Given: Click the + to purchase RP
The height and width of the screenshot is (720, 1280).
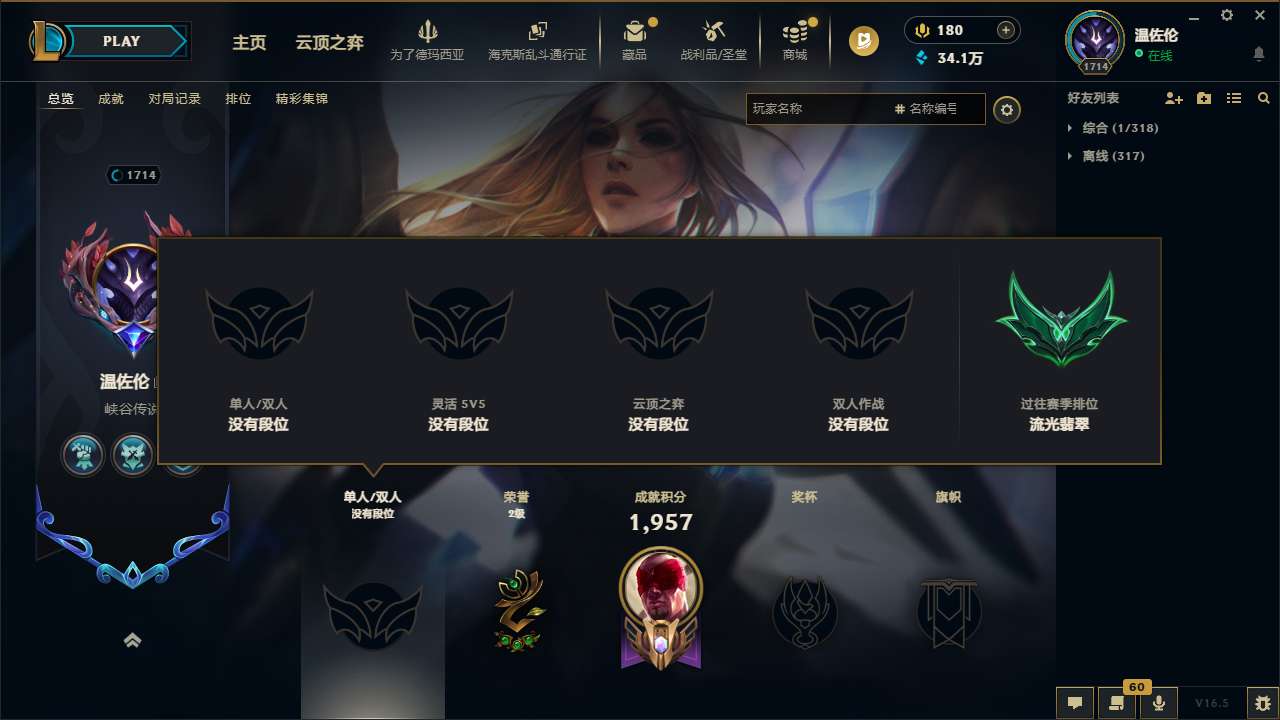Looking at the screenshot, I should [x=1006, y=29].
